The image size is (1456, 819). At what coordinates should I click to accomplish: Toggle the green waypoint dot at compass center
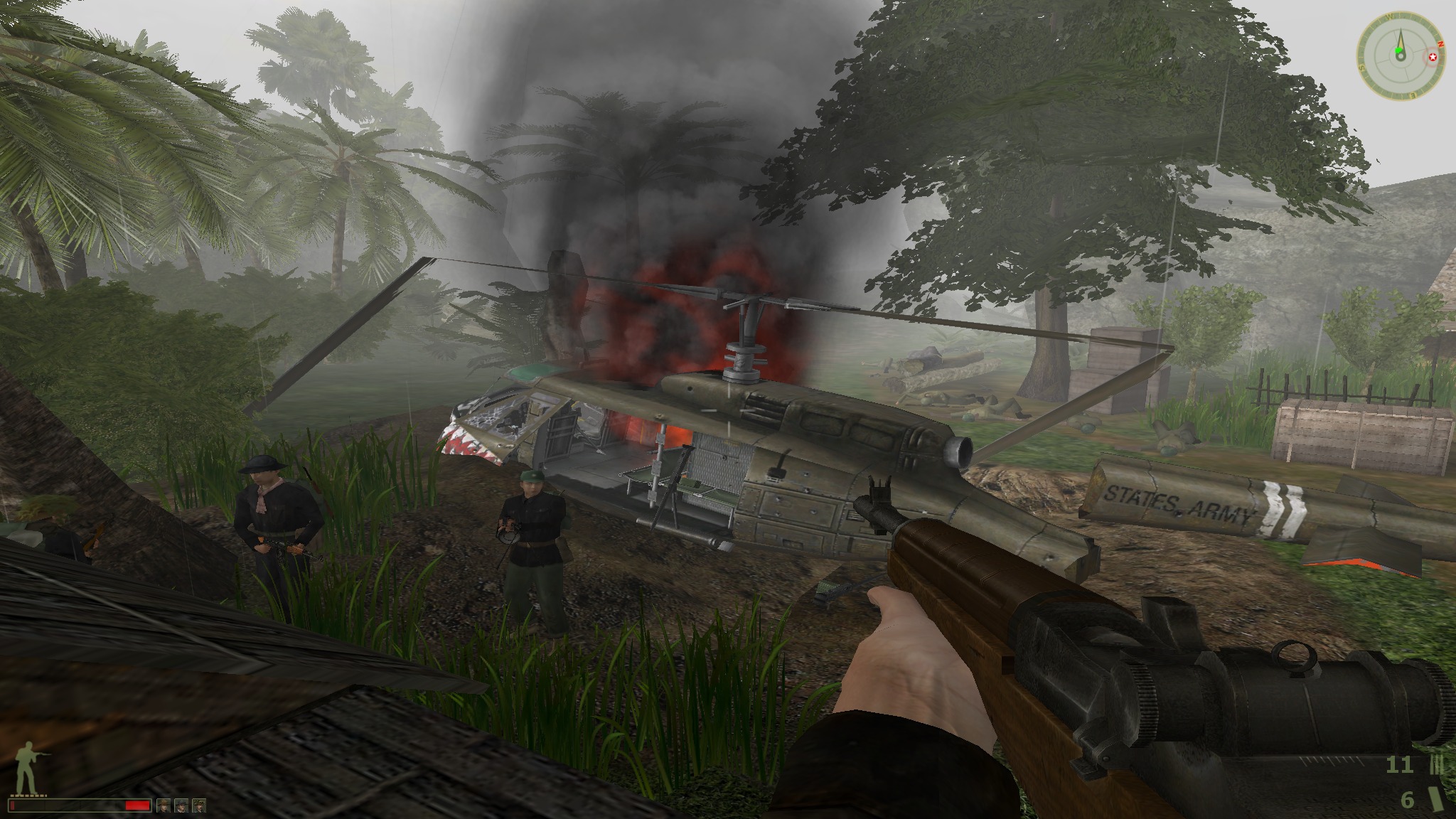(1398, 50)
